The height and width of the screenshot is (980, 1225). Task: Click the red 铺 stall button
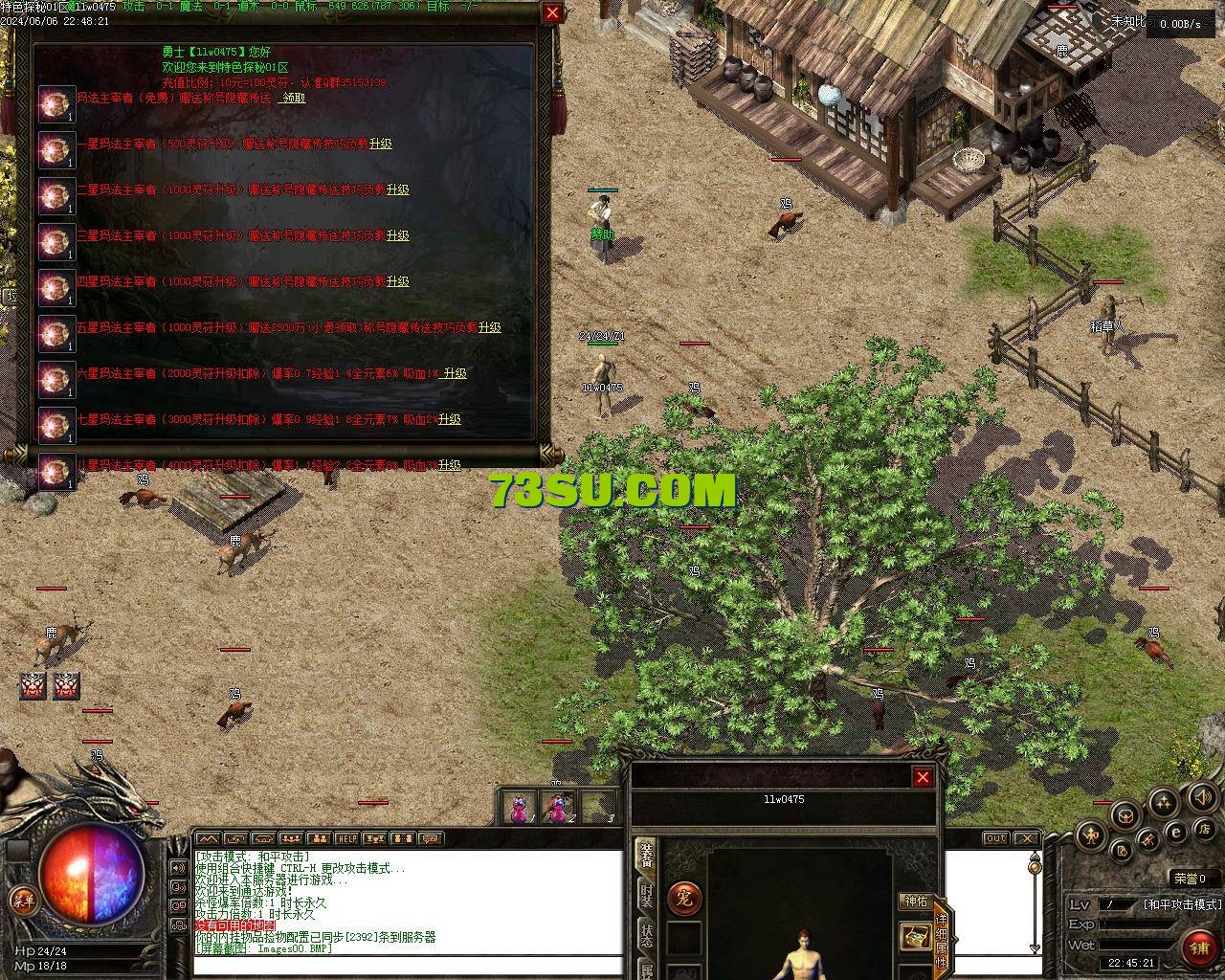coord(1199,947)
